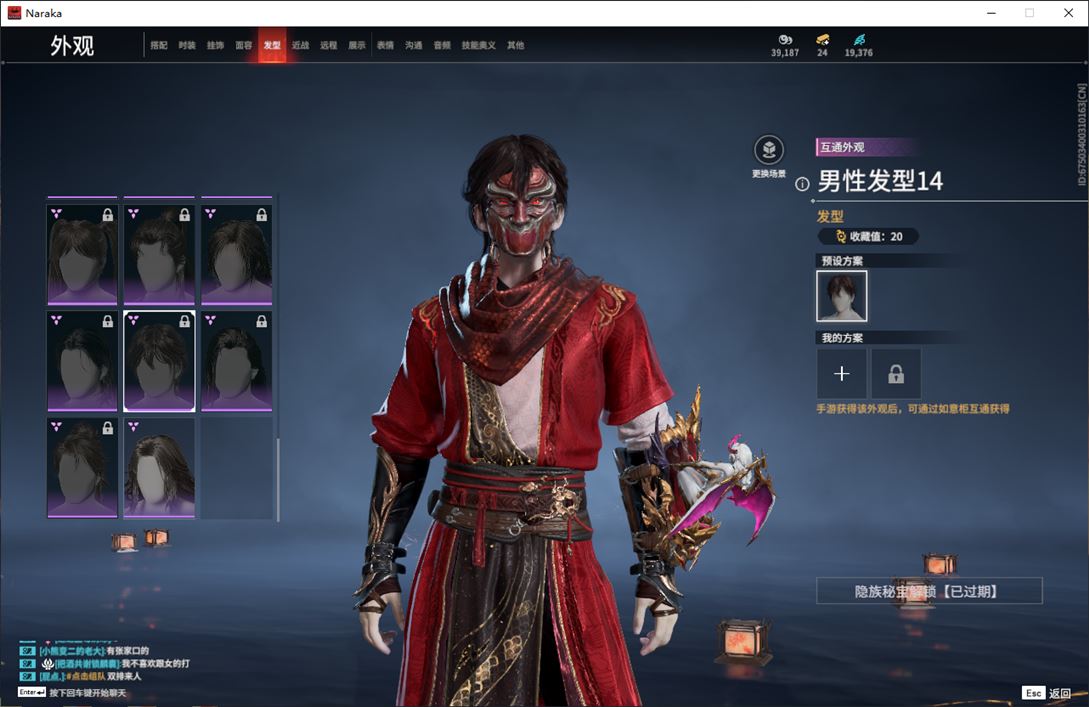Go to the 远程 tab
Image resolution: width=1089 pixels, height=707 pixels.
[x=329, y=45]
